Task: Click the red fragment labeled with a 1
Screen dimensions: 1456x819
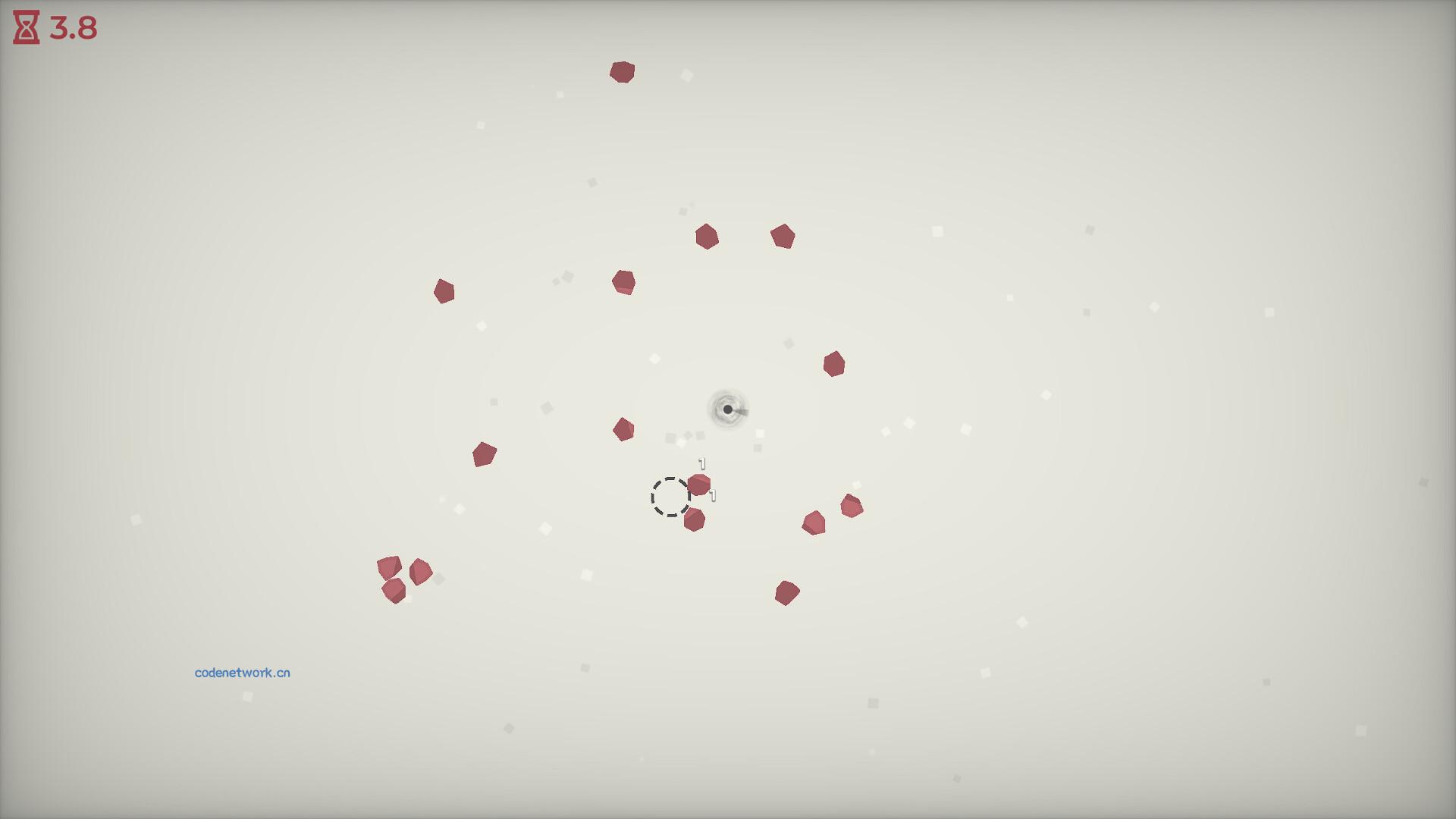Action: click(x=698, y=483)
